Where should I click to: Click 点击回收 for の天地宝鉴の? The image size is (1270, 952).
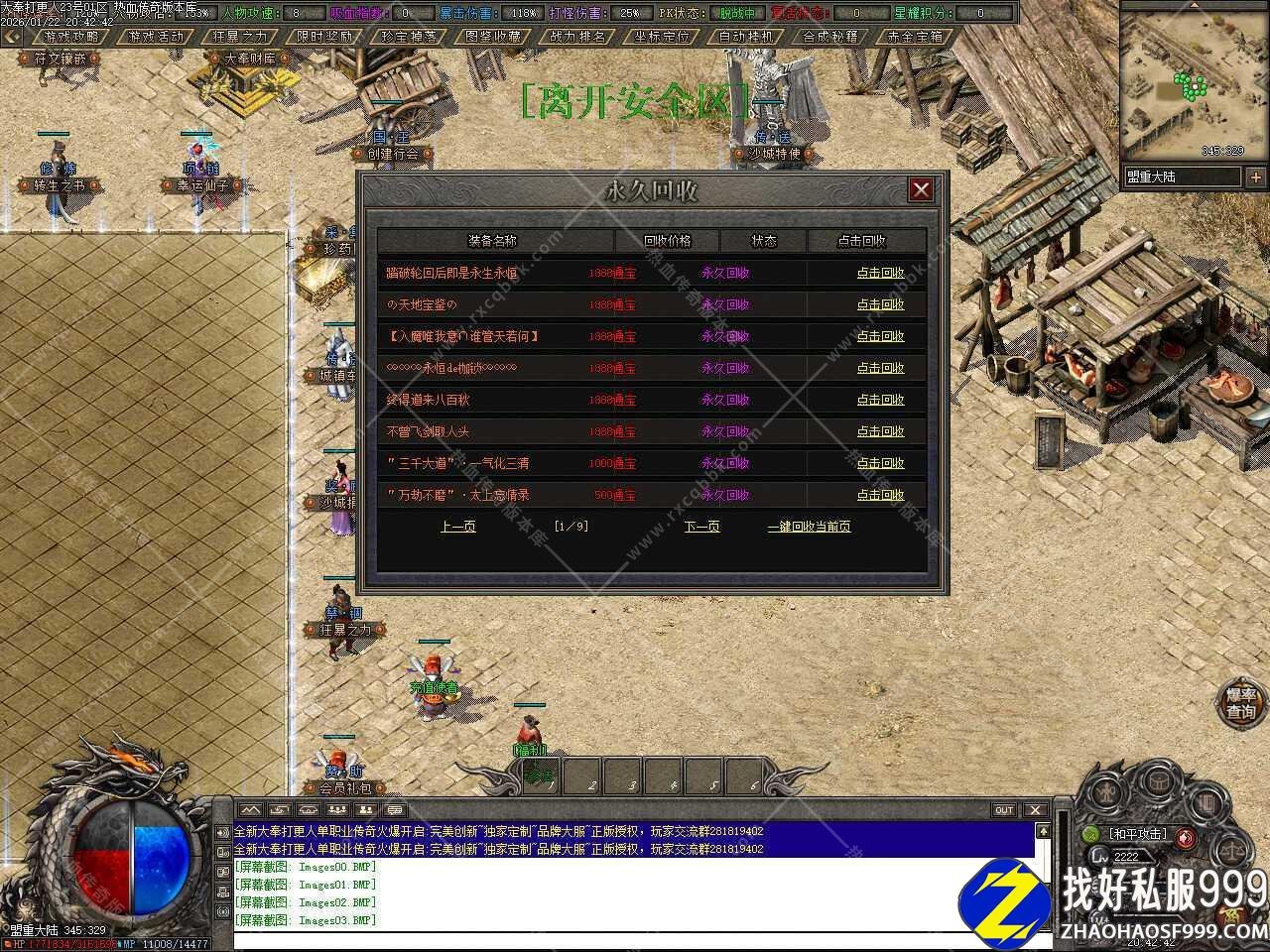880,304
